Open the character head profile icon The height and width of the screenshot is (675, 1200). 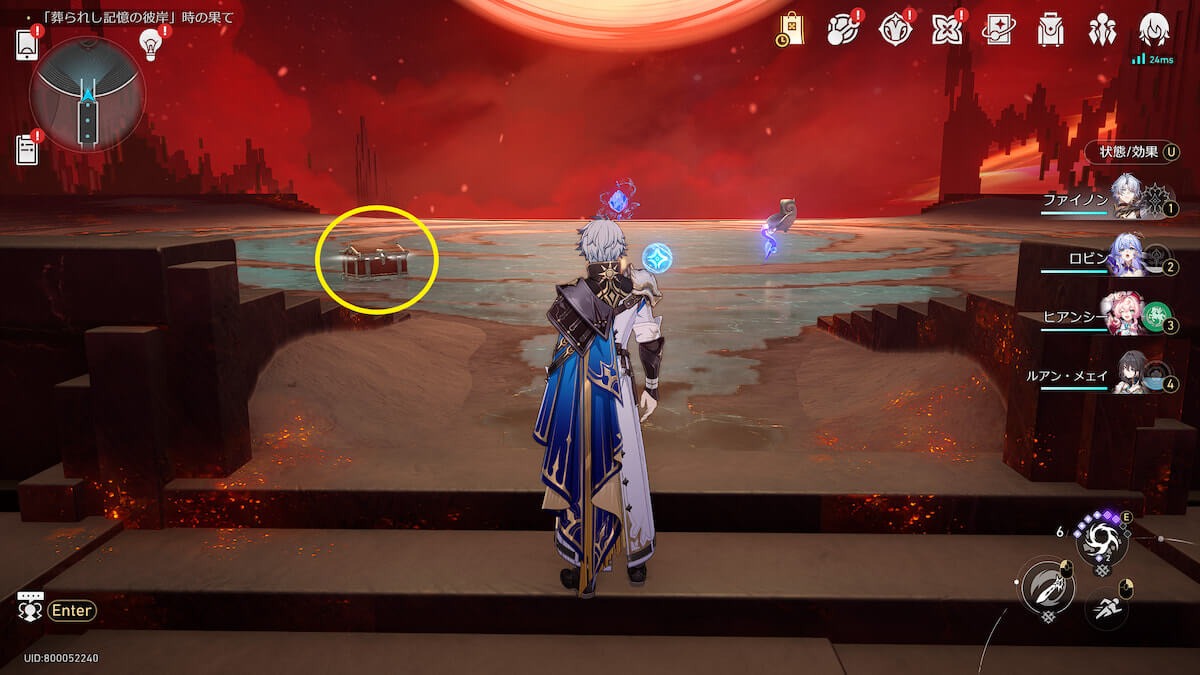[1155, 30]
